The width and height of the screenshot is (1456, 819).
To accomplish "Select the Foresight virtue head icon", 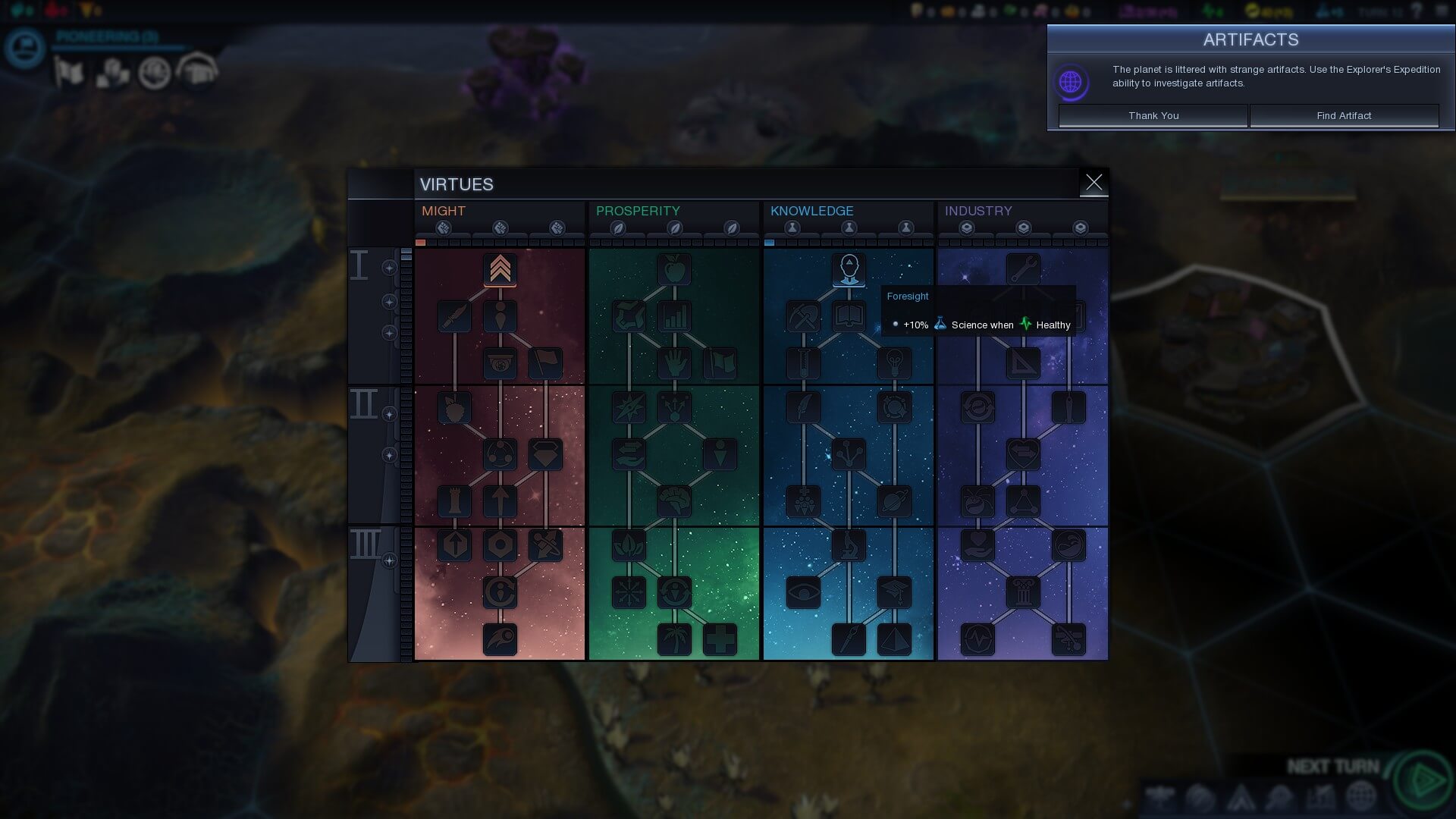I will click(x=849, y=270).
